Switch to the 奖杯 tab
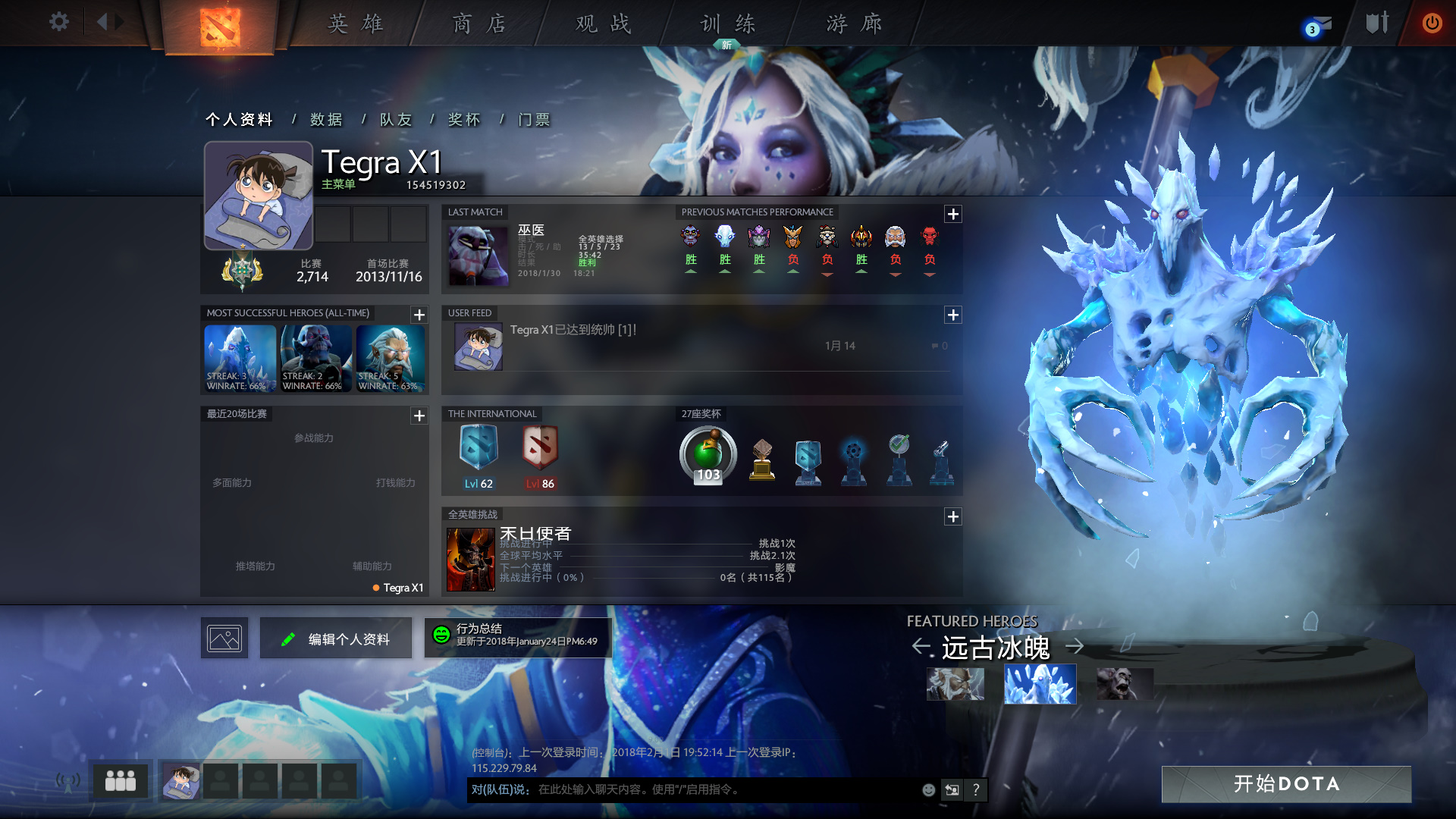 click(464, 119)
